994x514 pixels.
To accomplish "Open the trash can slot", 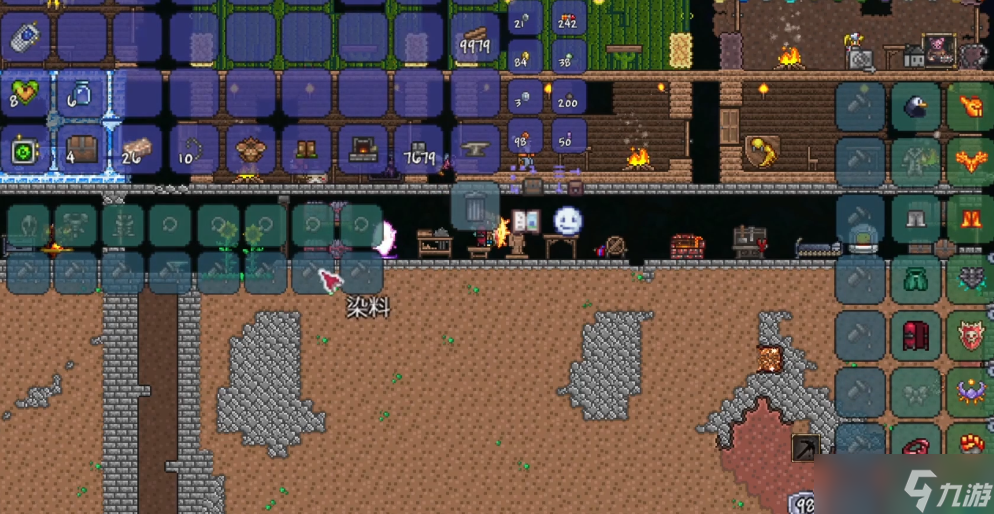I will [x=474, y=206].
